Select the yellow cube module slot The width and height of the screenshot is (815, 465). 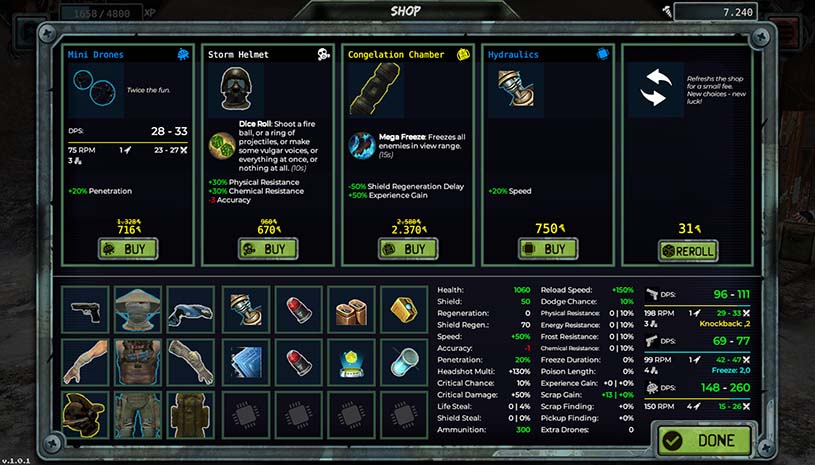click(x=404, y=309)
